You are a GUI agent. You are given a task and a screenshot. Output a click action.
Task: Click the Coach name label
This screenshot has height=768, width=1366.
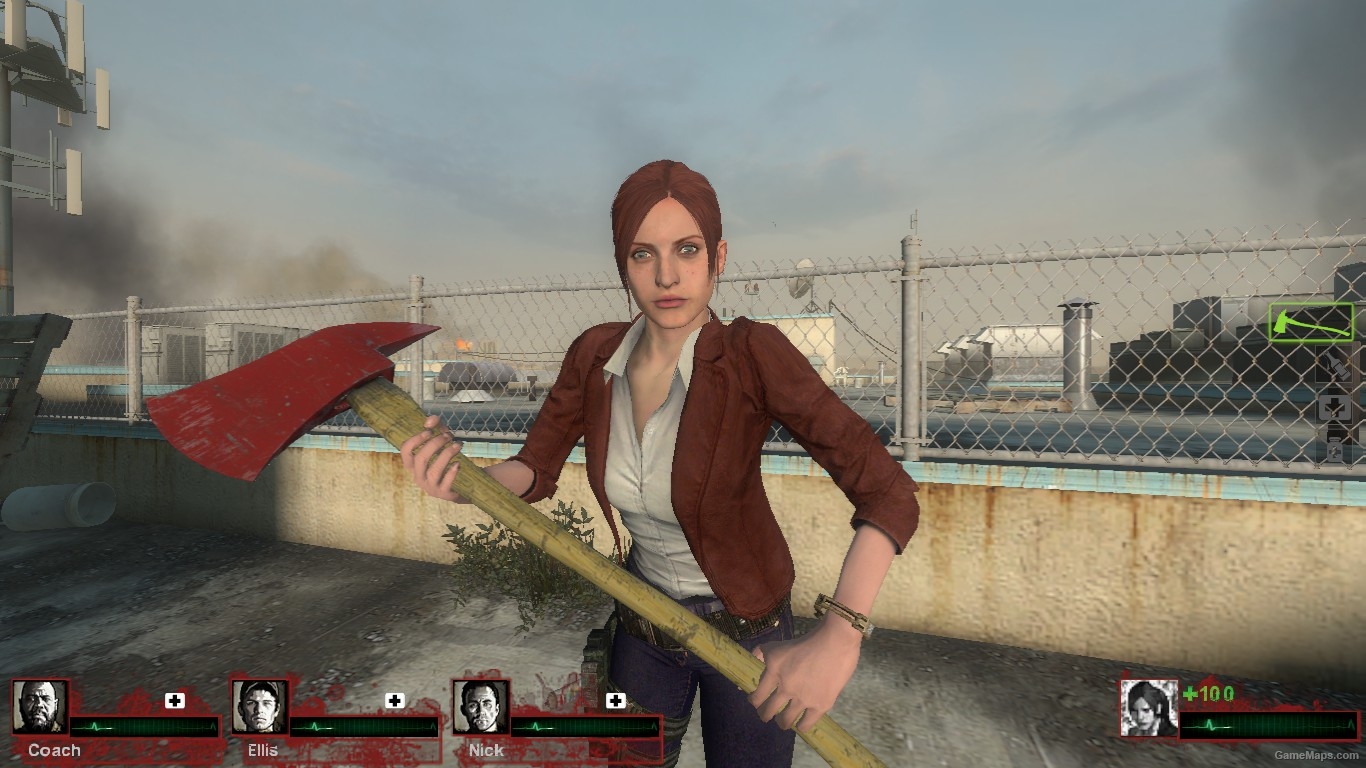54,751
